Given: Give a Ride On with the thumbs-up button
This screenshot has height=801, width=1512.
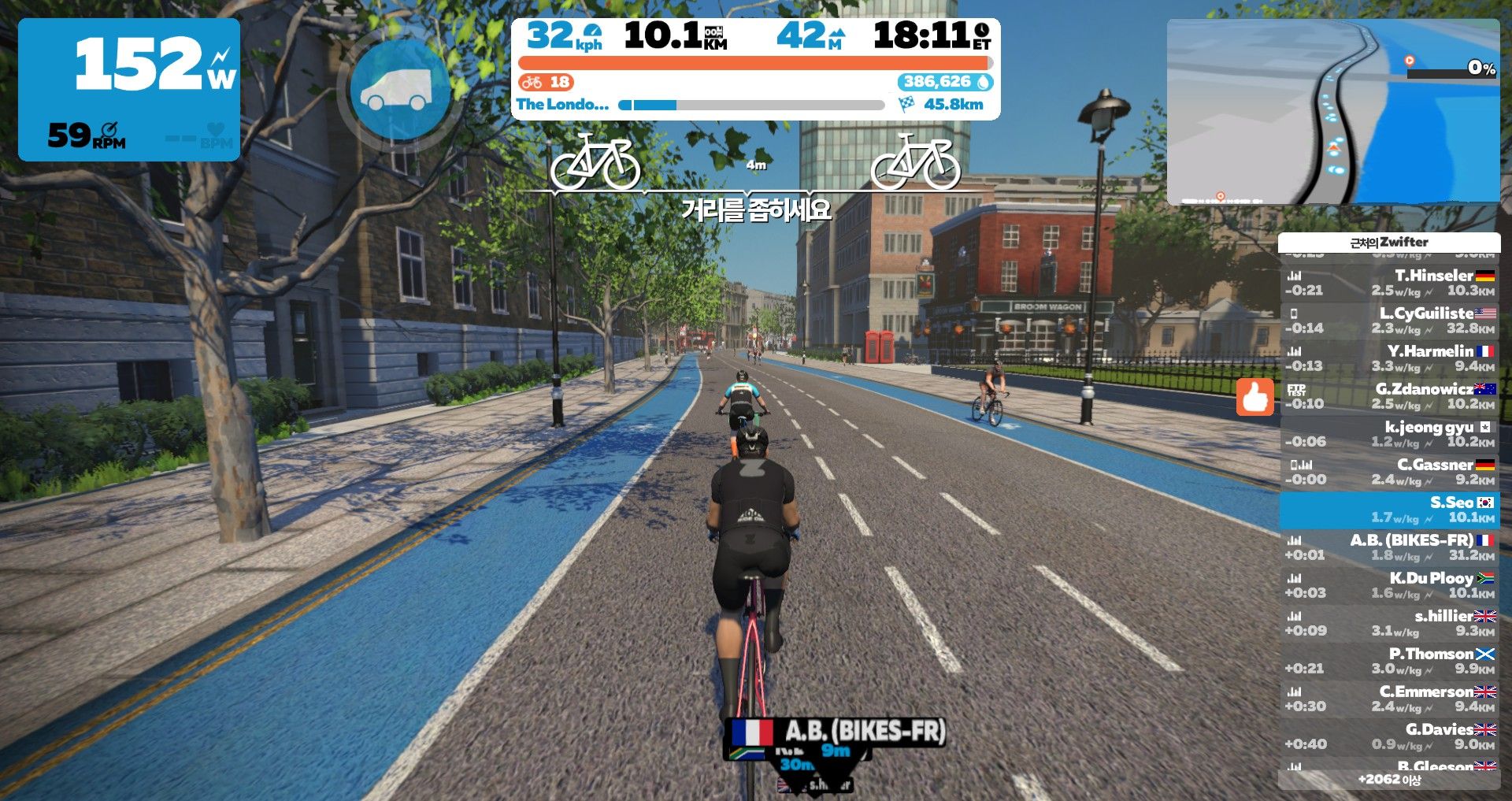Looking at the screenshot, I should pos(1254,397).
